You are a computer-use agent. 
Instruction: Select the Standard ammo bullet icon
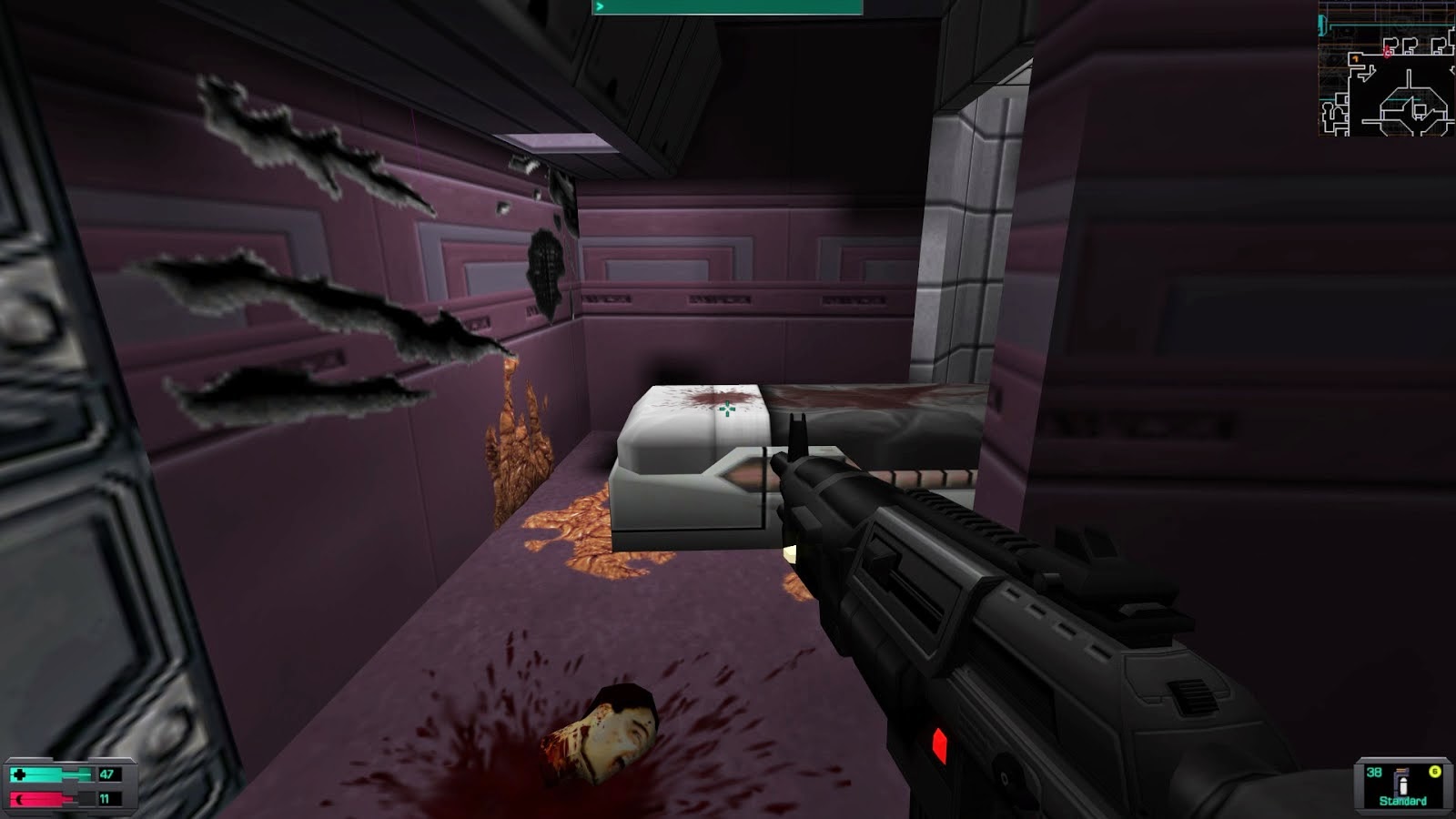[x=1403, y=786]
